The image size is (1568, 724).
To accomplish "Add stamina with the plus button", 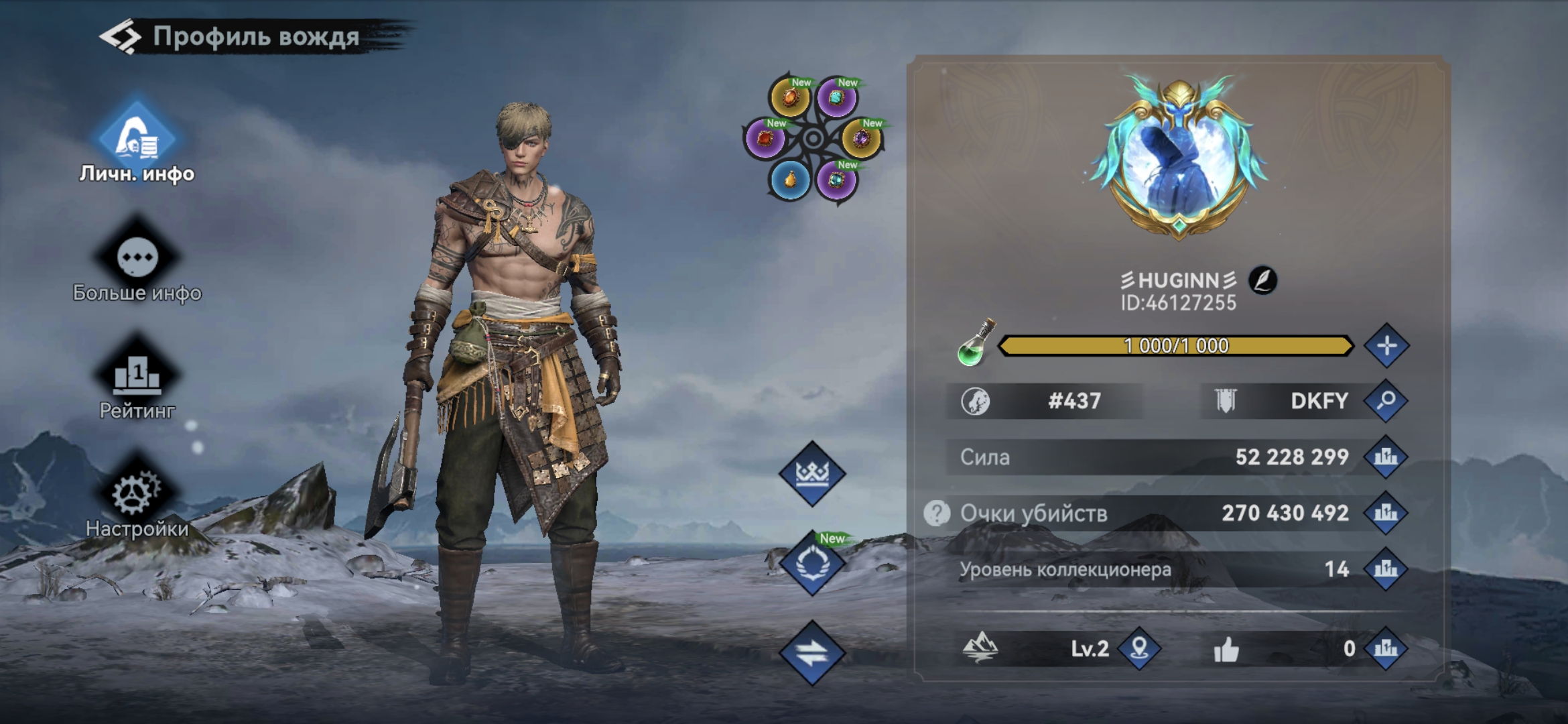I will [x=1386, y=346].
